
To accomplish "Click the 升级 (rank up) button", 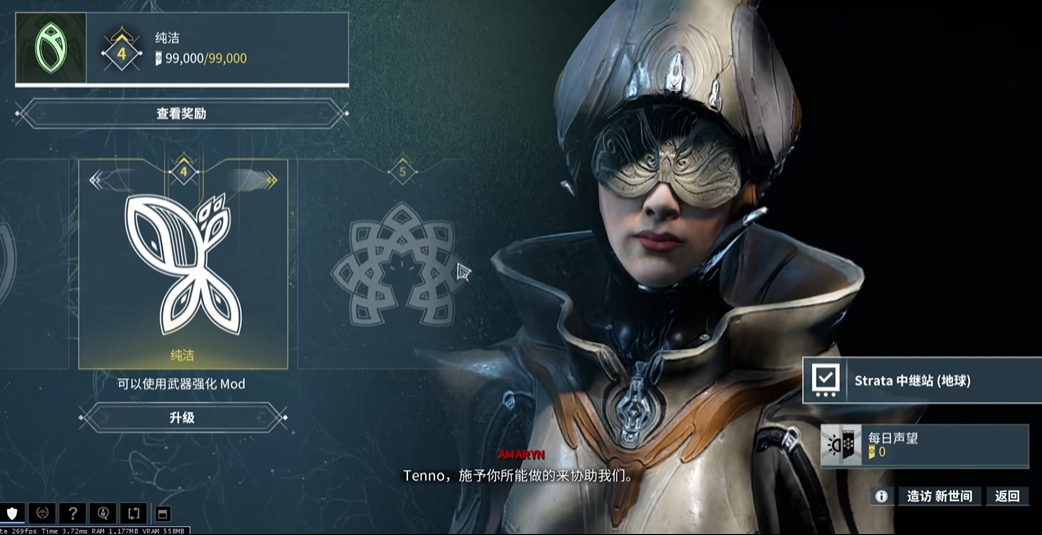I will [182, 417].
